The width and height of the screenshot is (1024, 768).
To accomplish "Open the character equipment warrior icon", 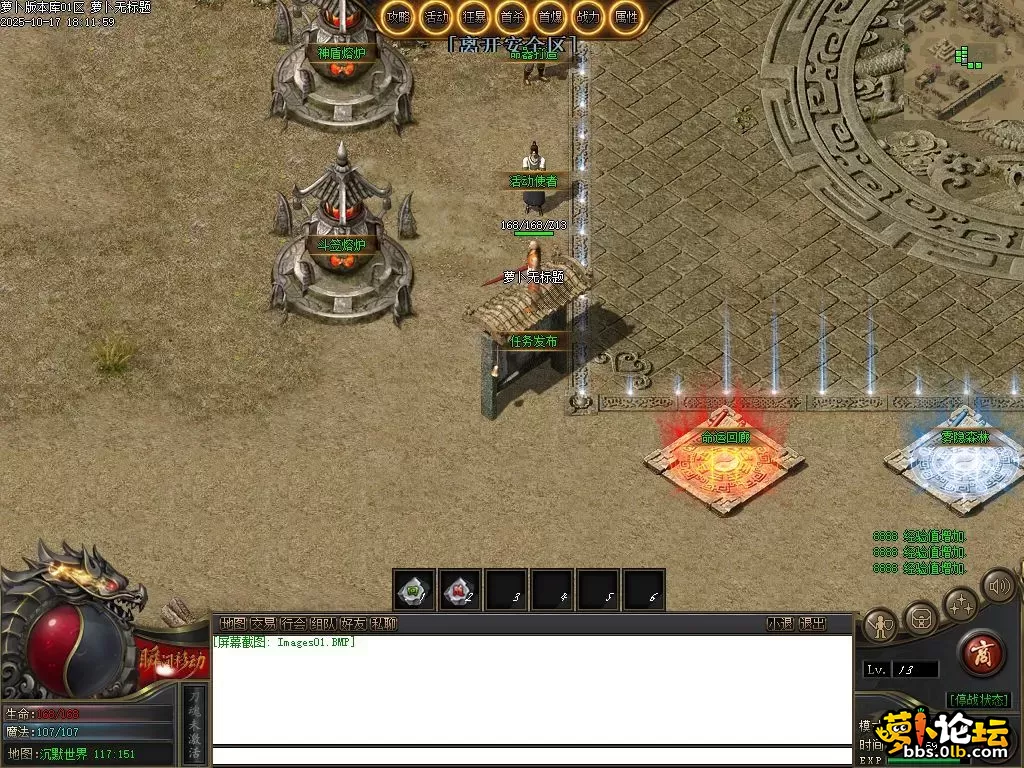I will 881,626.
